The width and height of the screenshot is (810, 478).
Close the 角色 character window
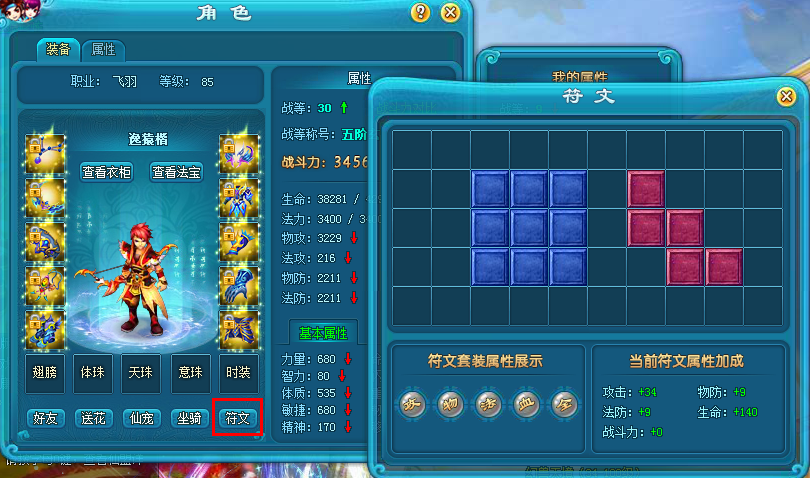[450, 13]
